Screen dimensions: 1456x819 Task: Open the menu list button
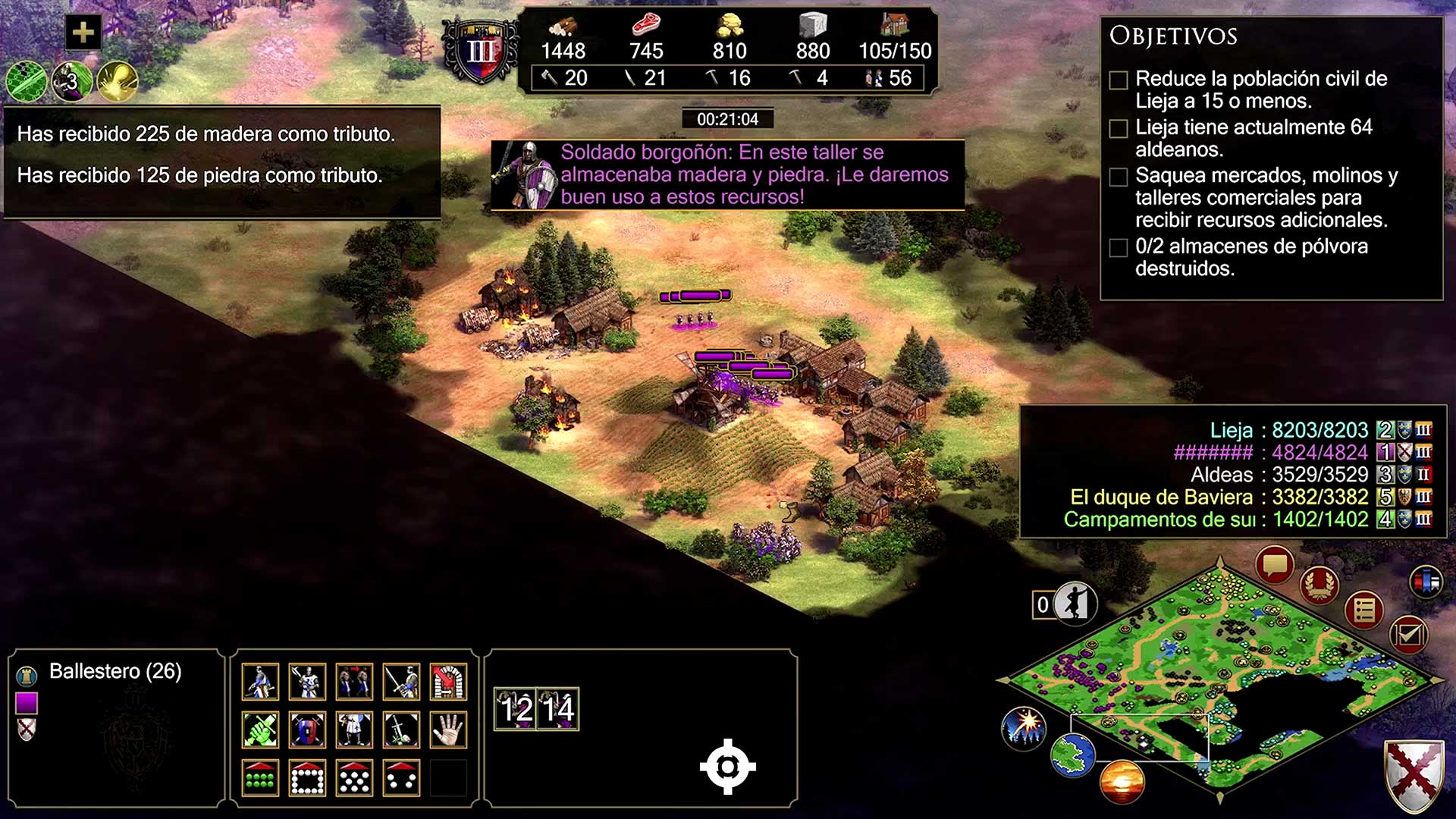click(1364, 610)
